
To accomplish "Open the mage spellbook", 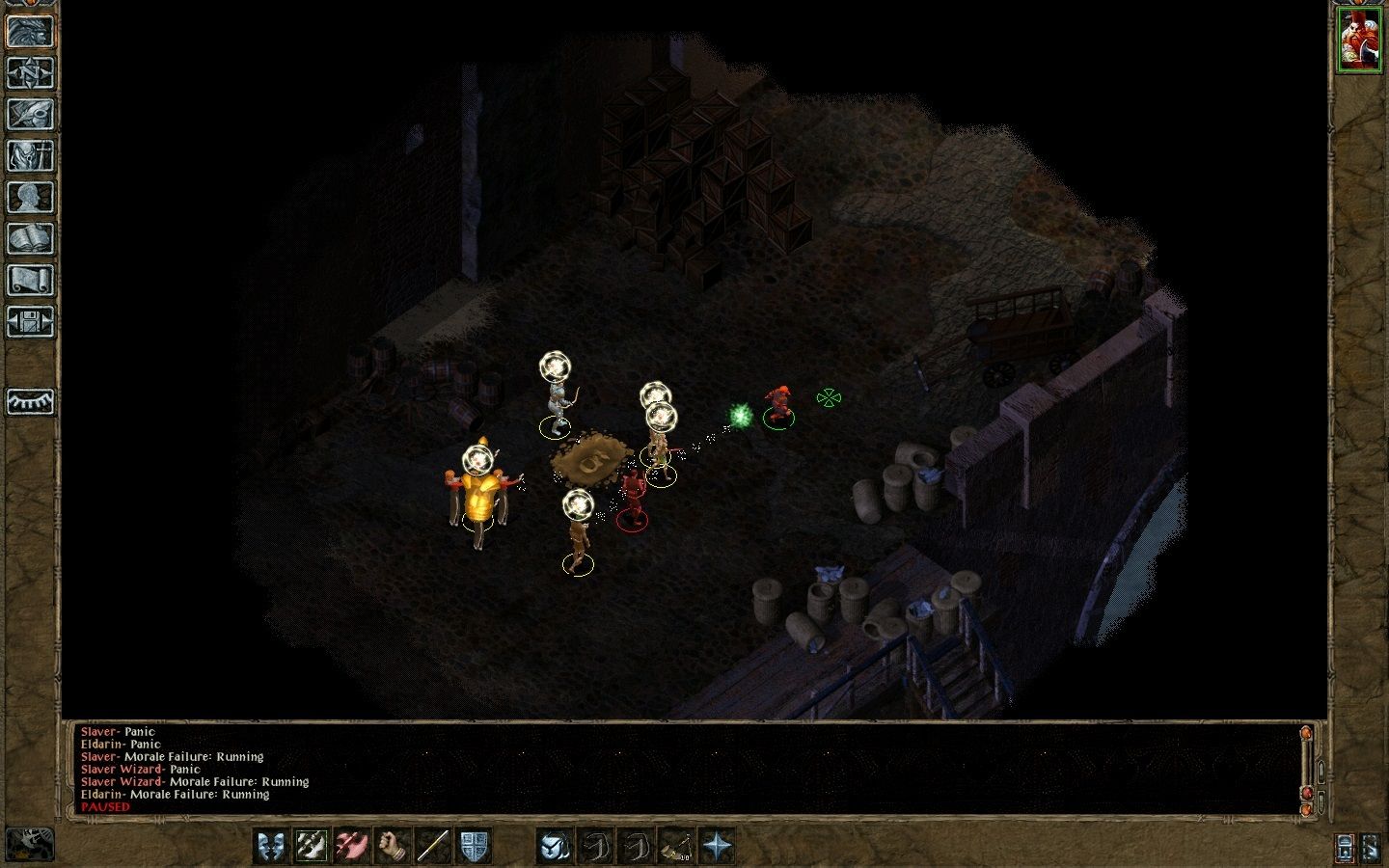I will (30, 238).
